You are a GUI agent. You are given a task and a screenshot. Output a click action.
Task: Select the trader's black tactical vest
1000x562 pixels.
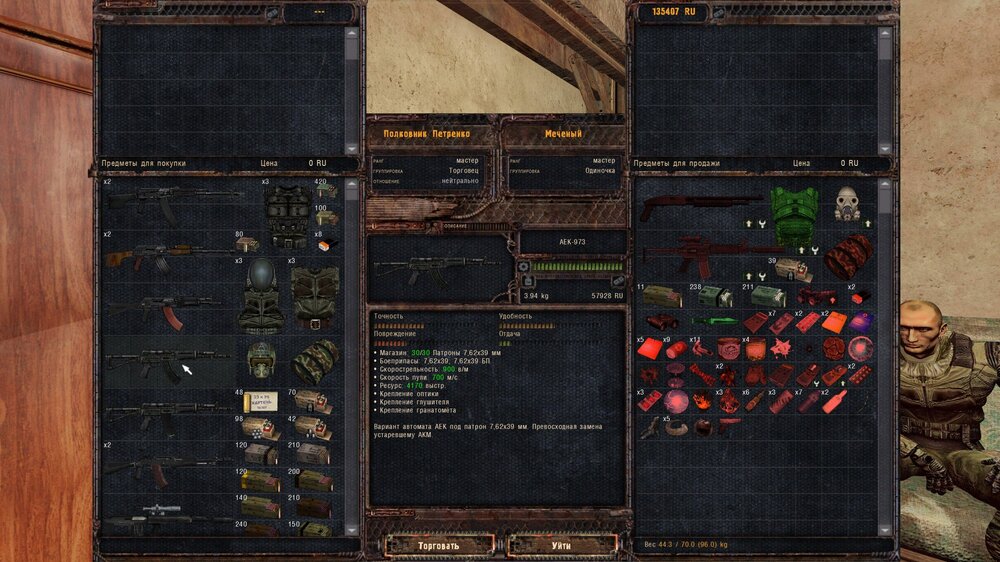(288, 211)
